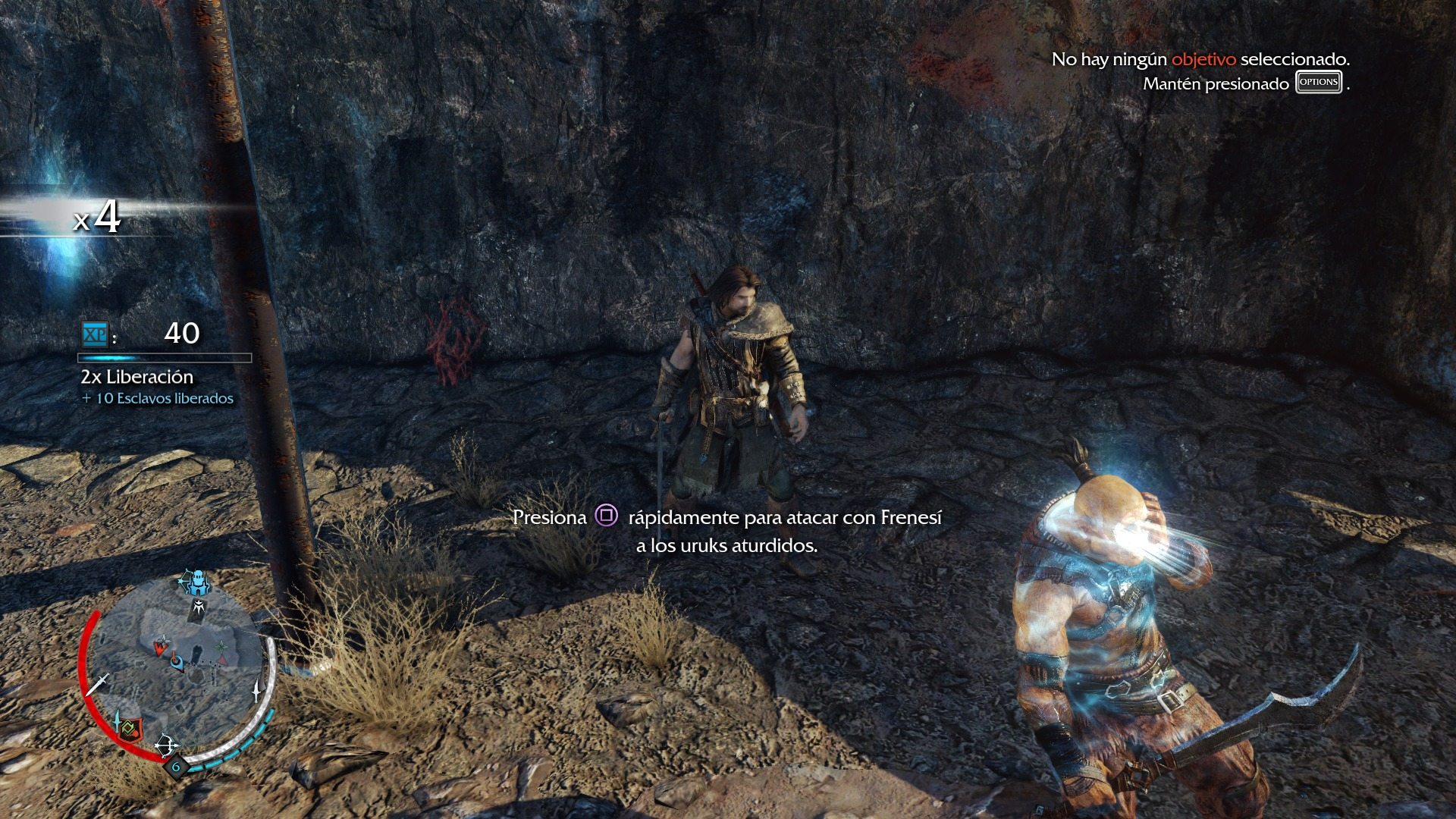Image resolution: width=1456 pixels, height=819 pixels.
Task: Select the green herb star marker on the minimap
Action: click(221, 646)
